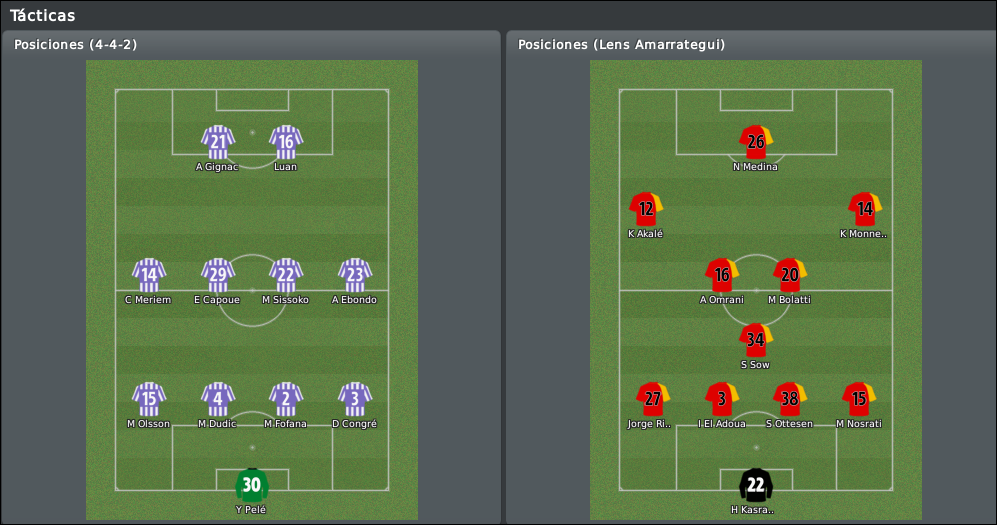Select I El Adoua's number 3 shirt
The height and width of the screenshot is (525, 997).
(721, 399)
